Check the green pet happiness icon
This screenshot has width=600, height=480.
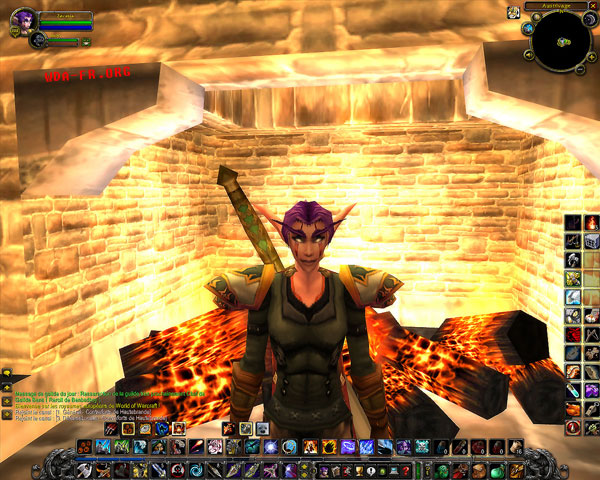86,42
